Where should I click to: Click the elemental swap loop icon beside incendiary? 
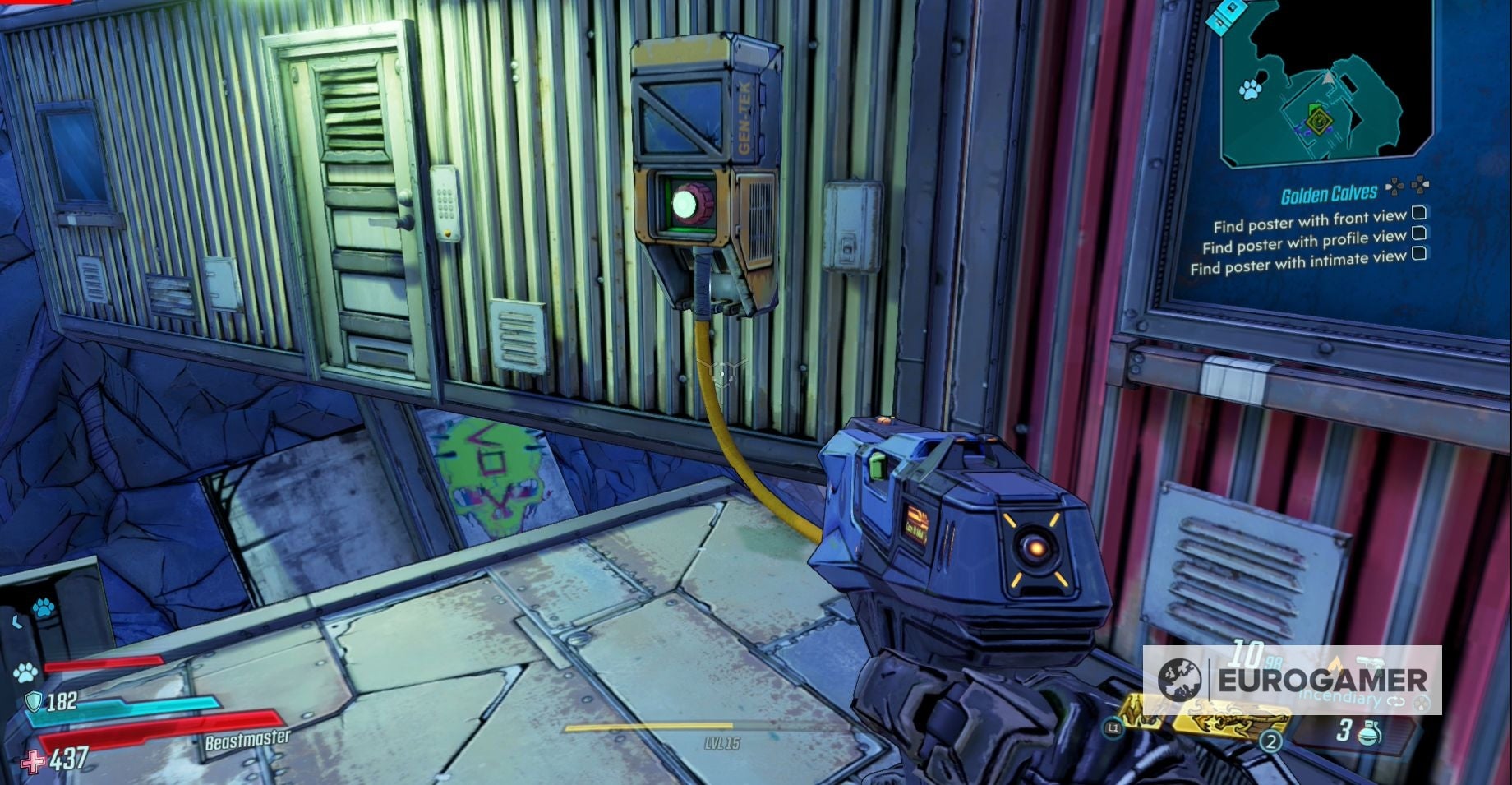(x=1396, y=701)
